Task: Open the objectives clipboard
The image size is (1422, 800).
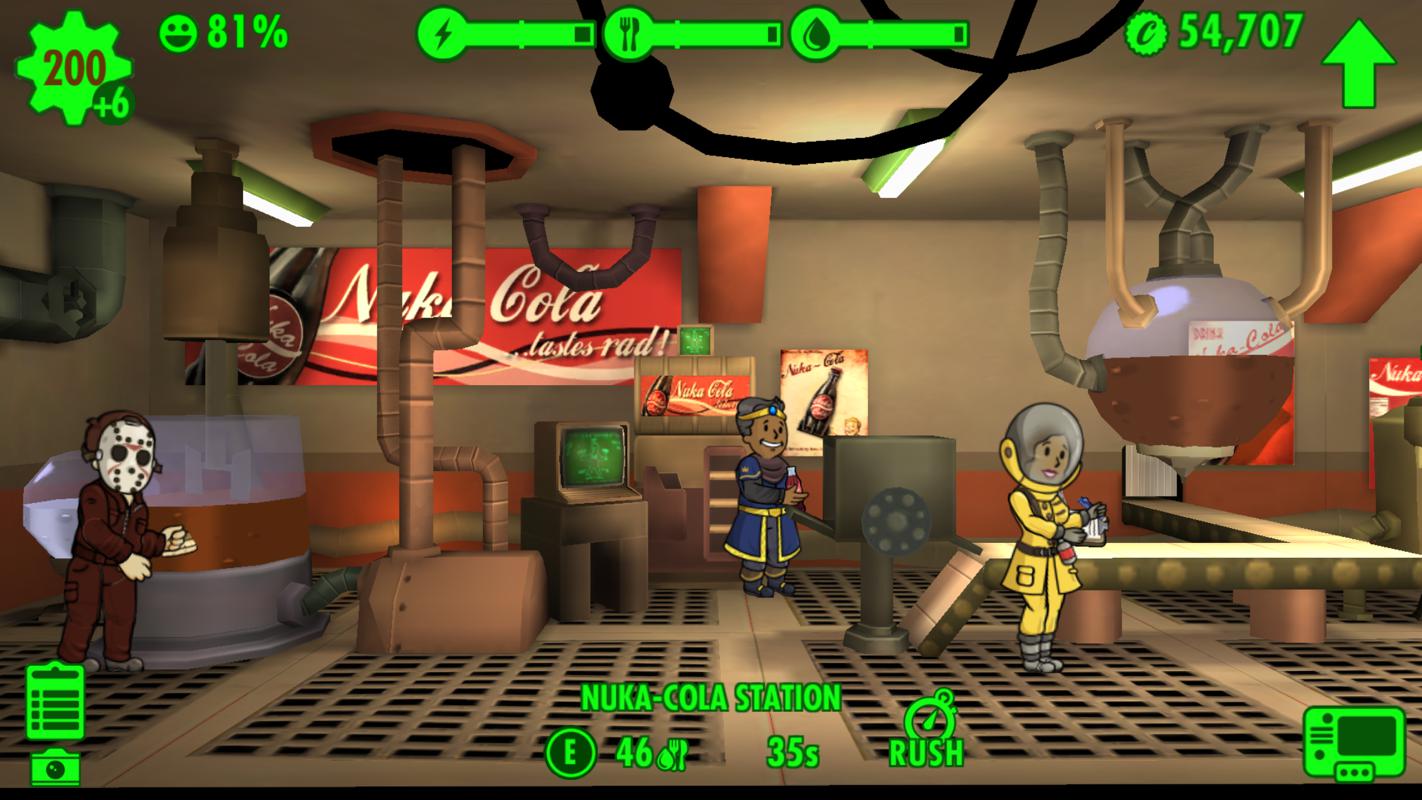Action: 55,702
